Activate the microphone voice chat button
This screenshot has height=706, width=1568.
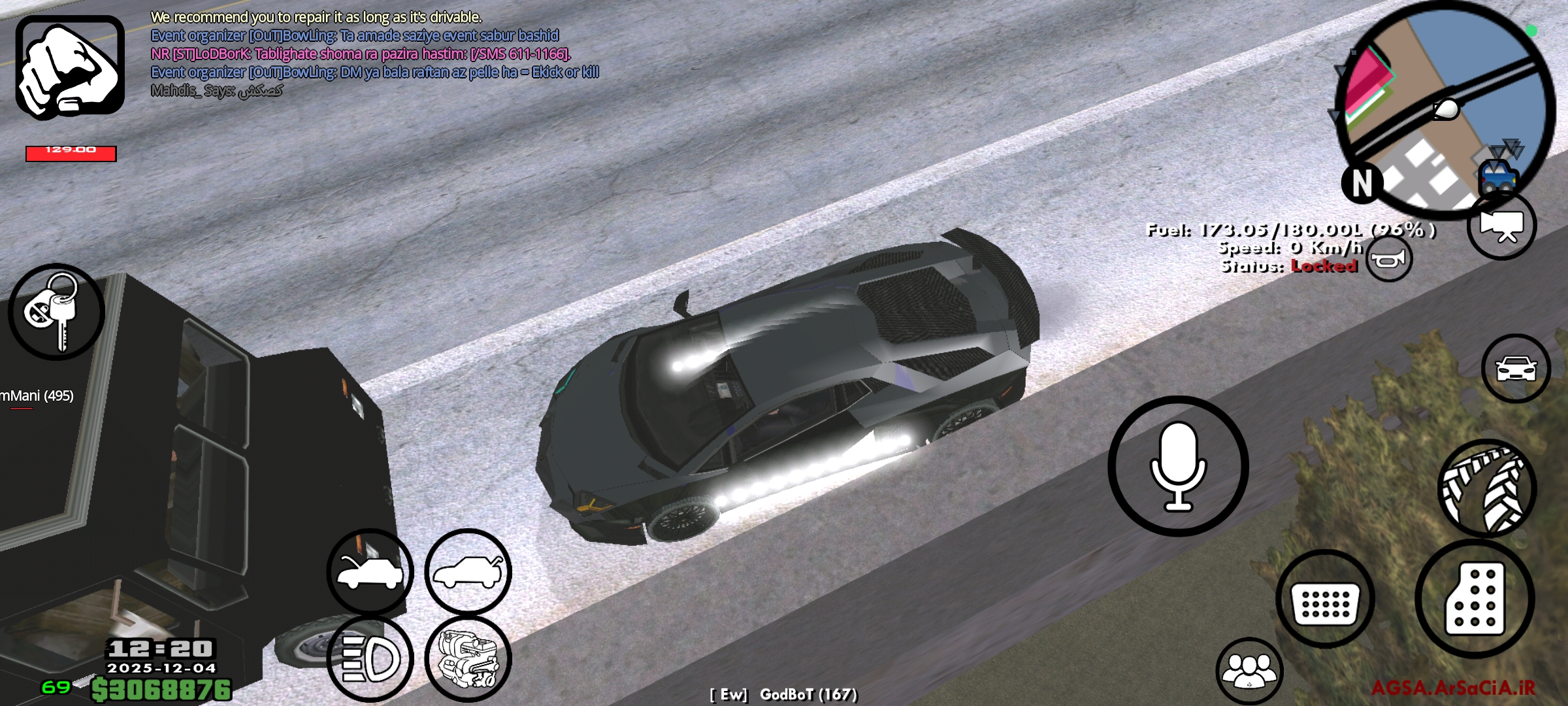[1178, 466]
